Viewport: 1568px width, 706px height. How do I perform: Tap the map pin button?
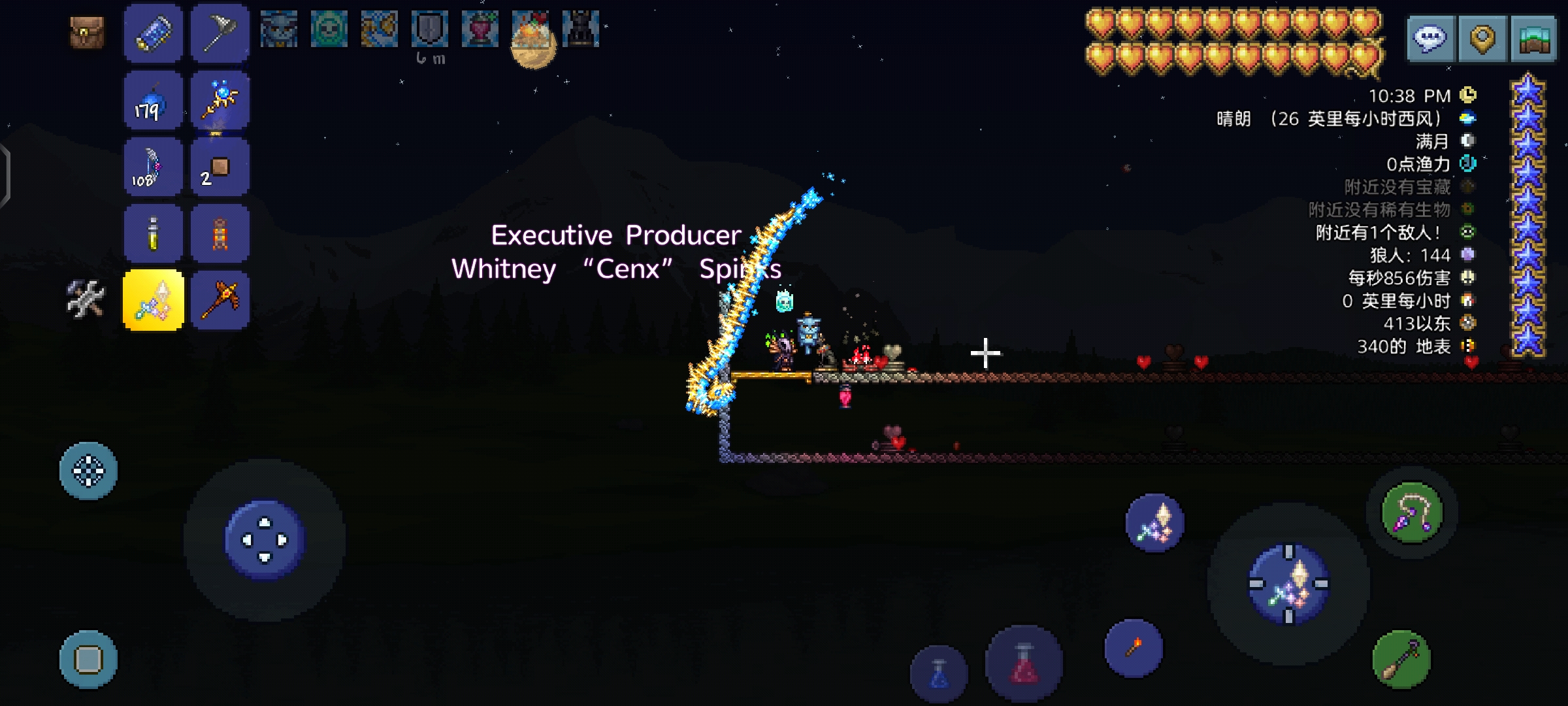point(1482,39)
